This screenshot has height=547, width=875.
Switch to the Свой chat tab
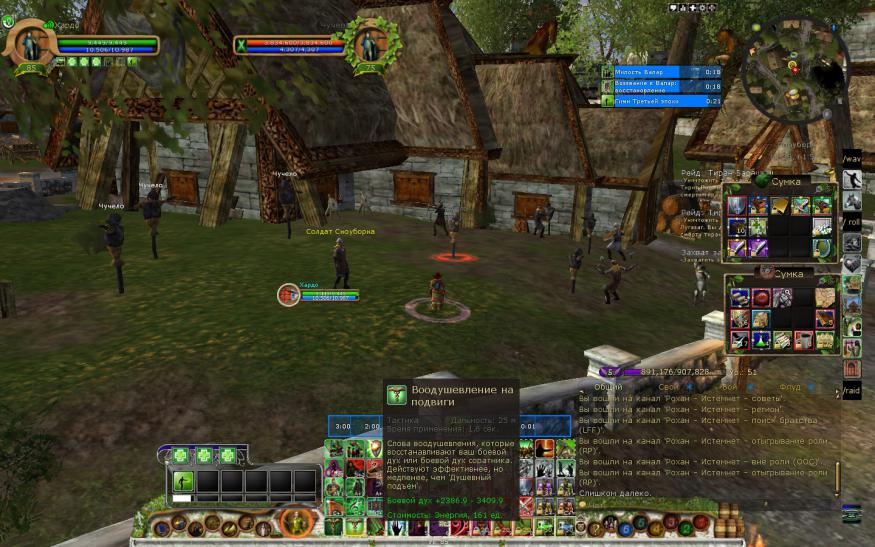tap(669, 386)
